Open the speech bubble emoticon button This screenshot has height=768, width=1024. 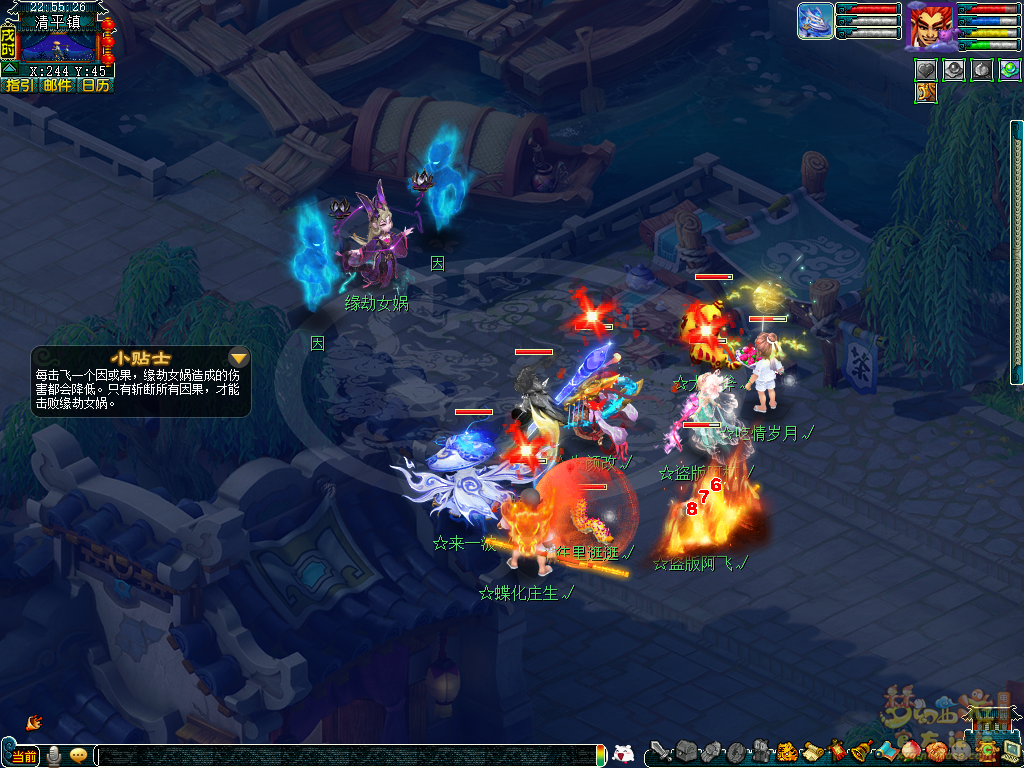(78, 756)
